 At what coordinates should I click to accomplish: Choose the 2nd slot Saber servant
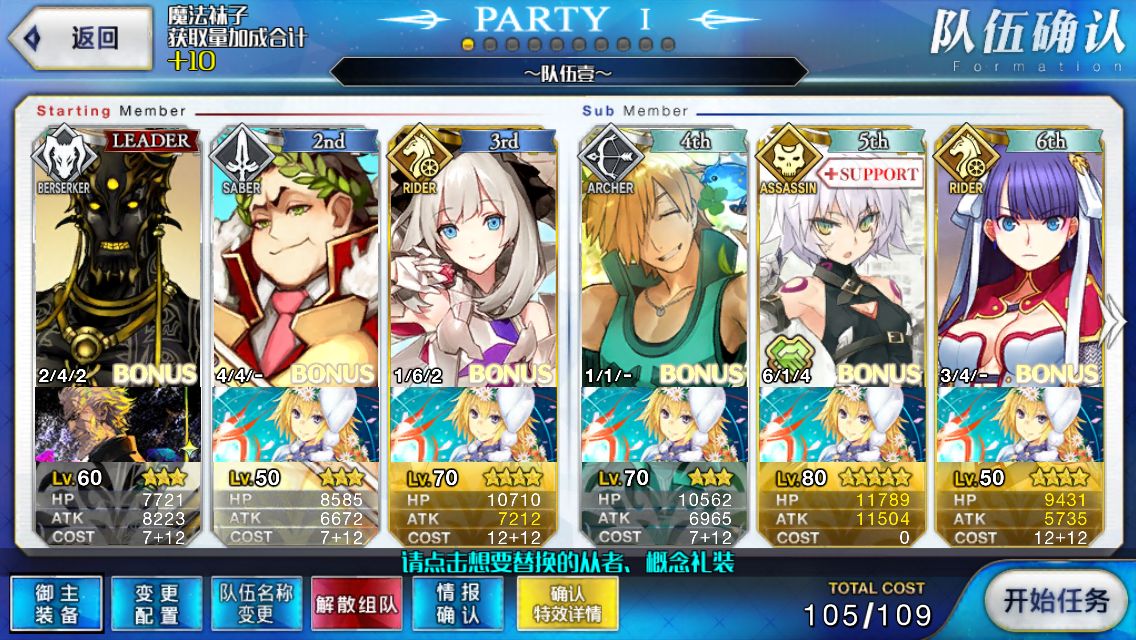coord(295,260)
